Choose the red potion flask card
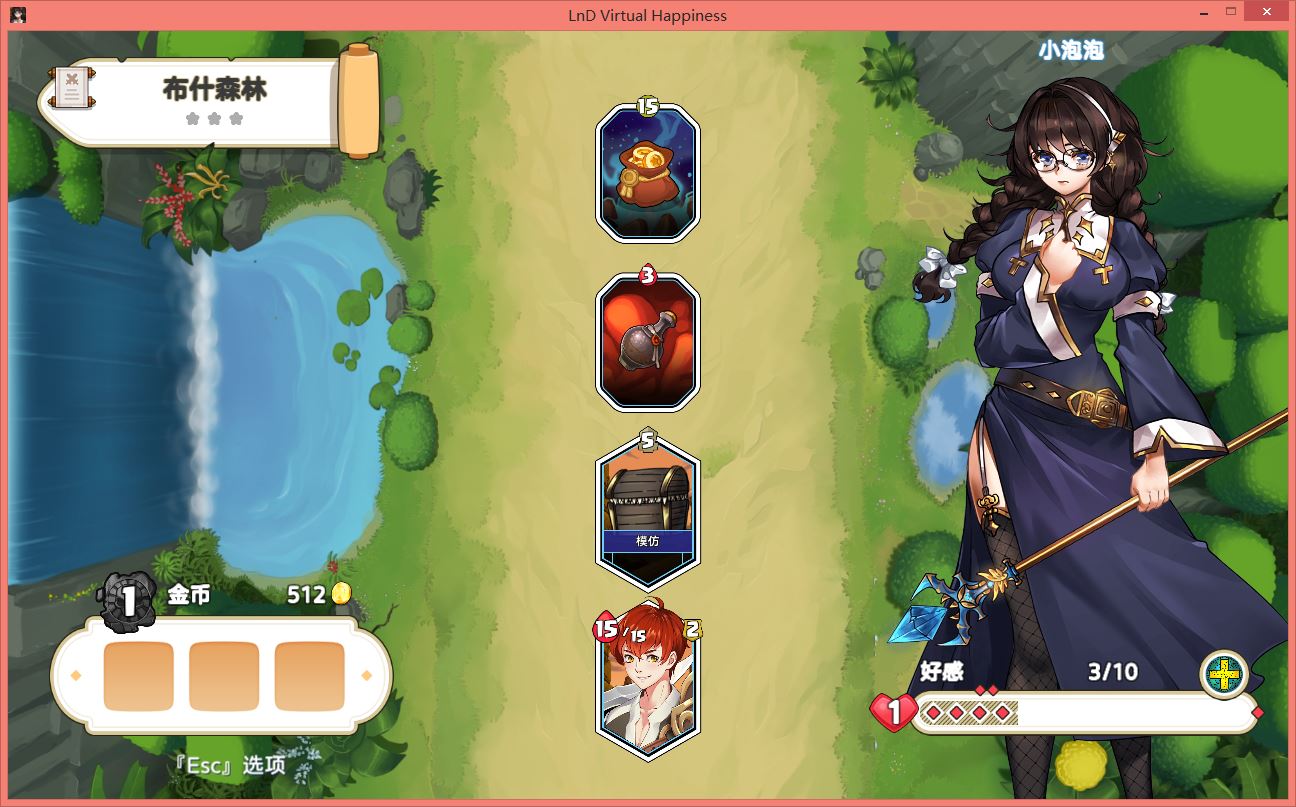 point(647,343)
